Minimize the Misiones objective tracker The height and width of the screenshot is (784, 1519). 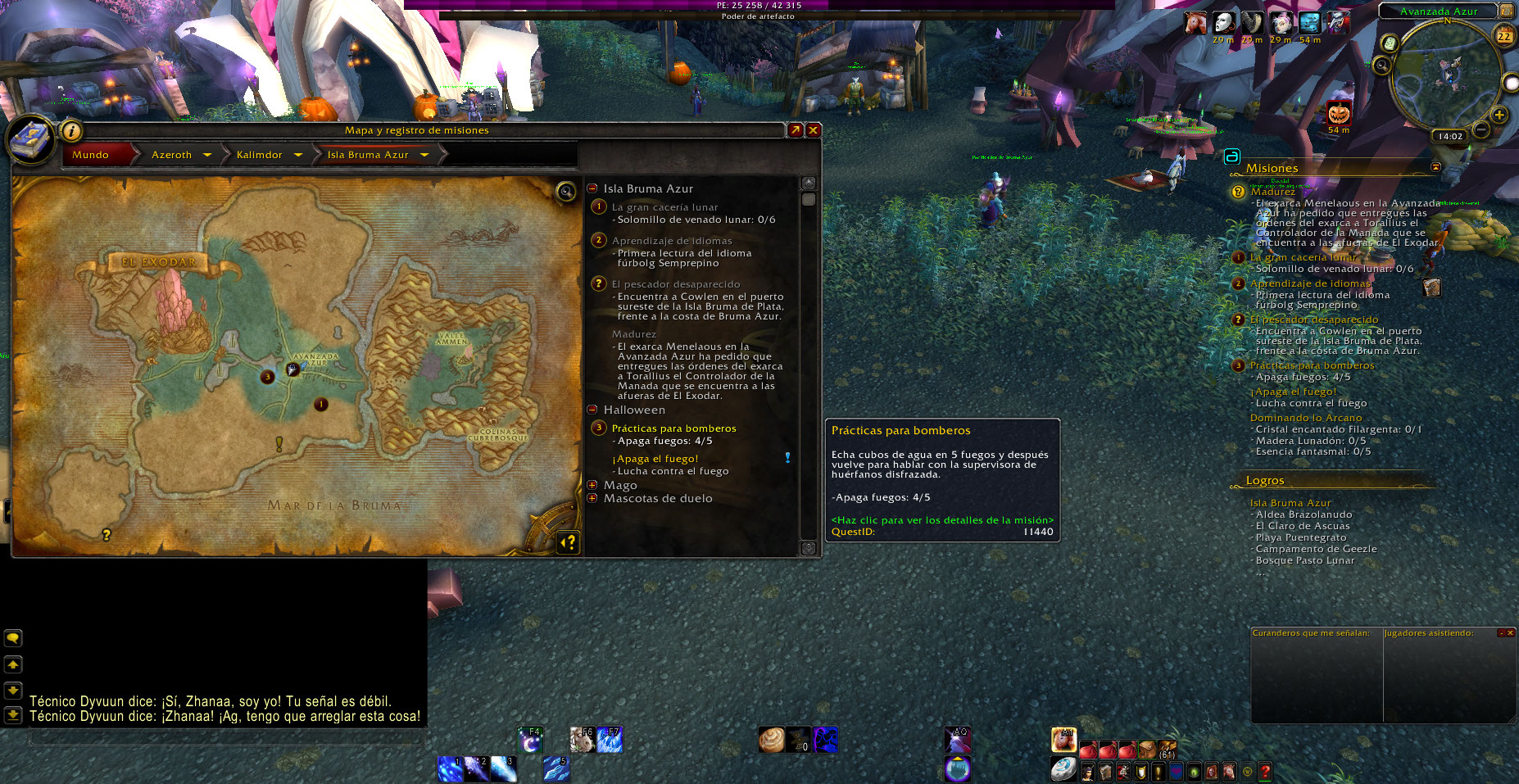(x=1435, y=167)
